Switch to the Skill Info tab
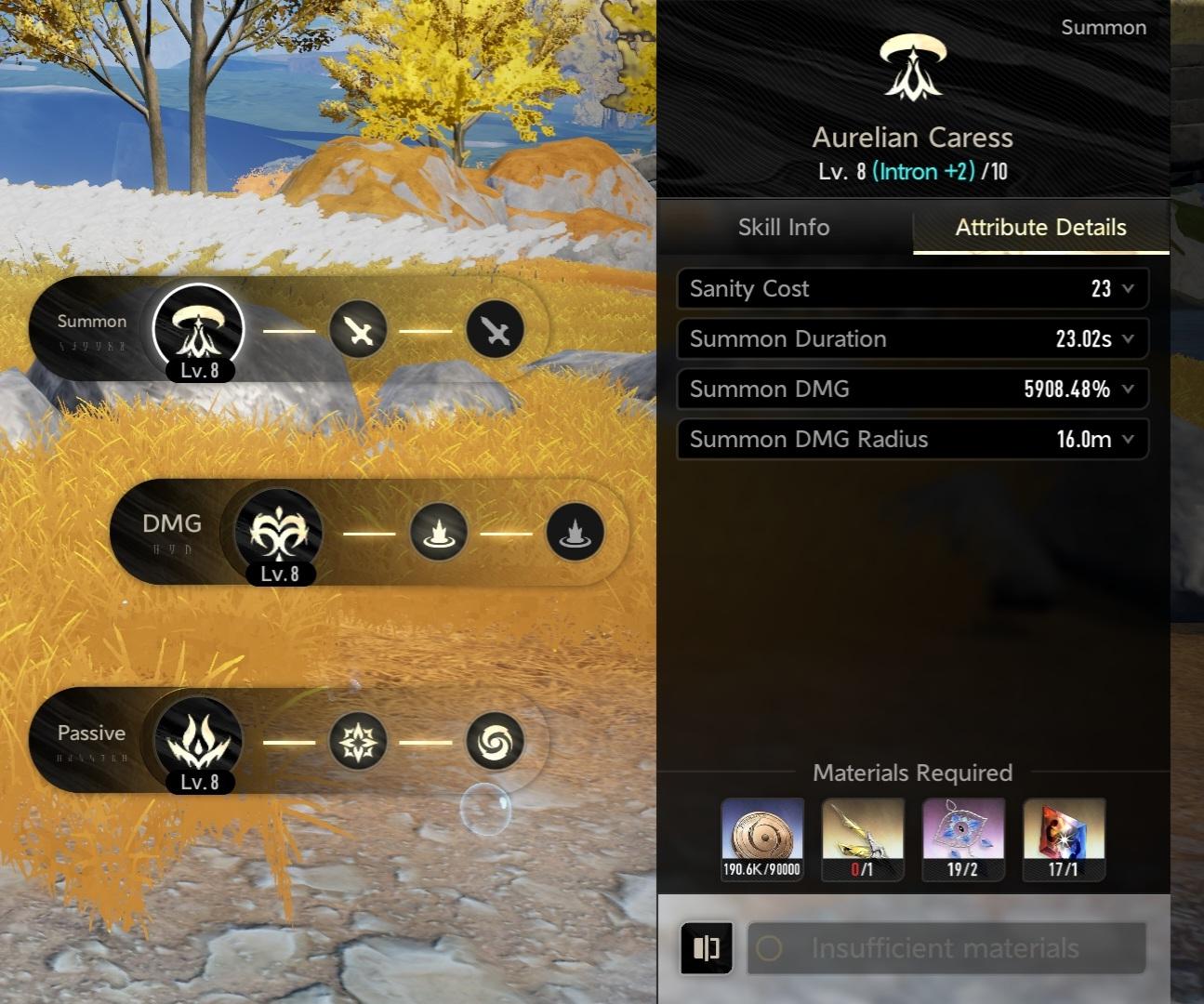Screen dimensions: 1204x1004 pos(784,228)
